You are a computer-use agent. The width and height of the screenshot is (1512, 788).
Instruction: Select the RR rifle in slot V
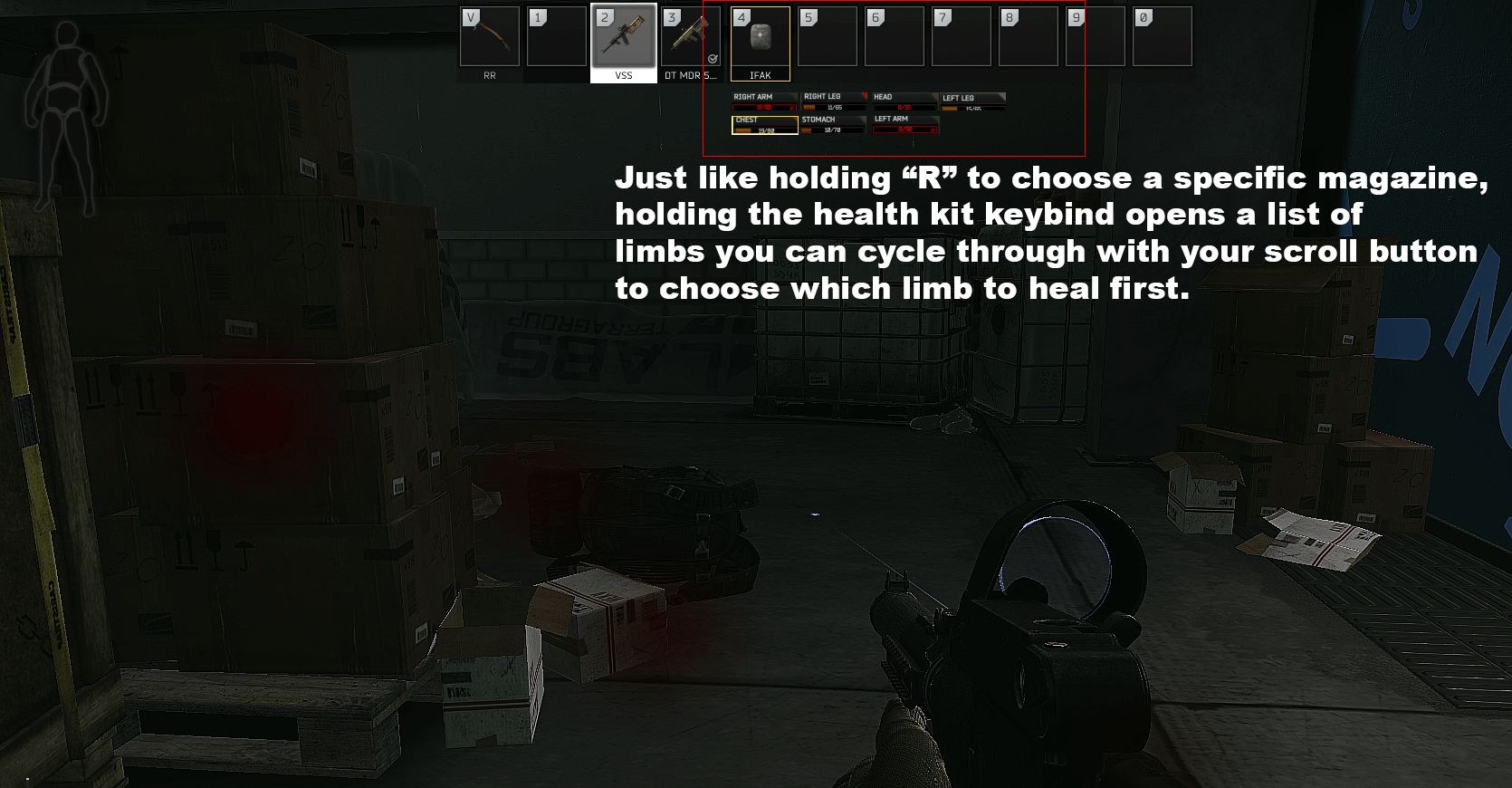490,36
